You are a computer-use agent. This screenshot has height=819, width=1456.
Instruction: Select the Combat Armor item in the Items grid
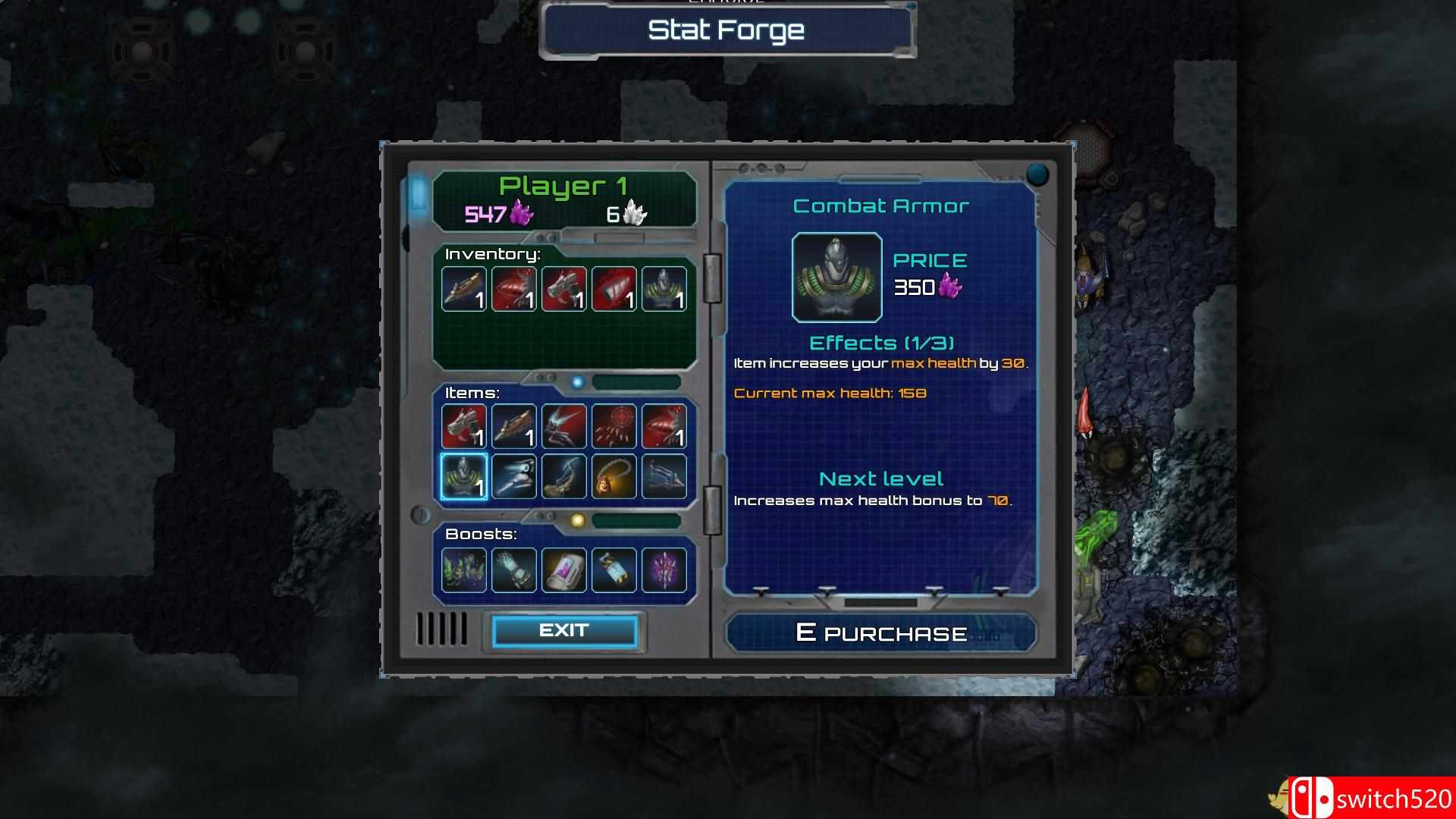[x=463, y=478]
